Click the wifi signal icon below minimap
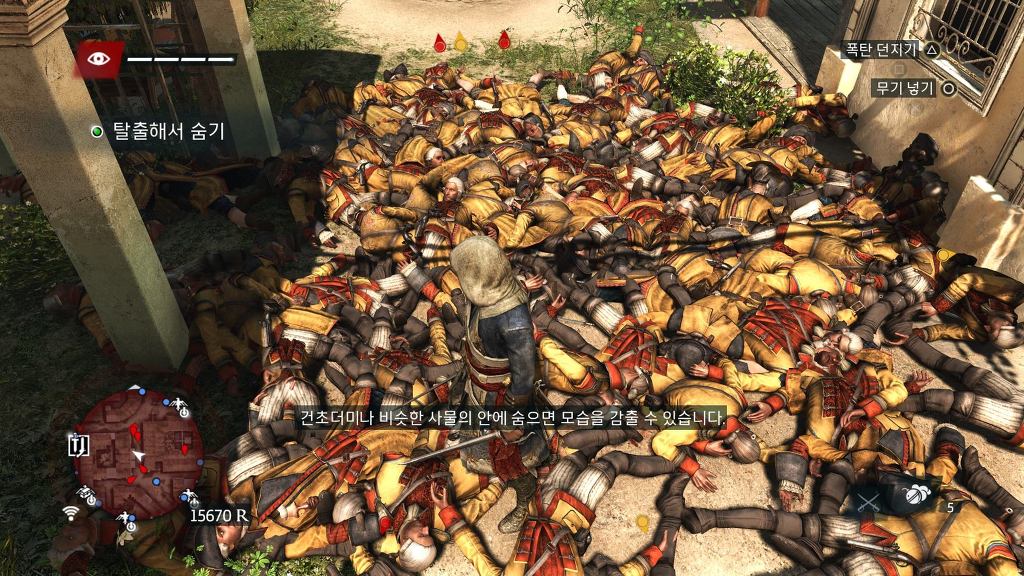This screenshot has height=576, width=1024. pyautogui.click(x=72, y=513)
